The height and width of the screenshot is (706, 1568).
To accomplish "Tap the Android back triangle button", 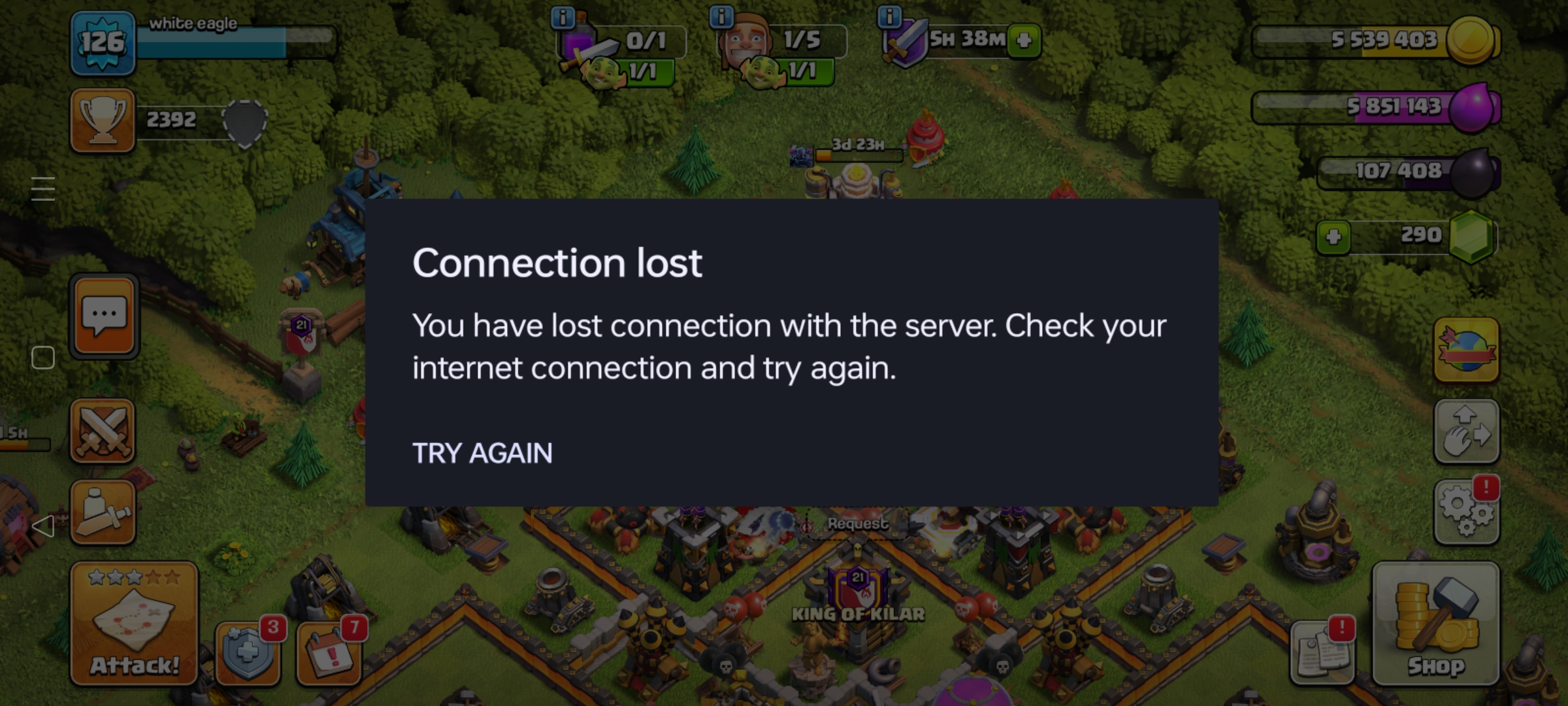I will [43, 526].
